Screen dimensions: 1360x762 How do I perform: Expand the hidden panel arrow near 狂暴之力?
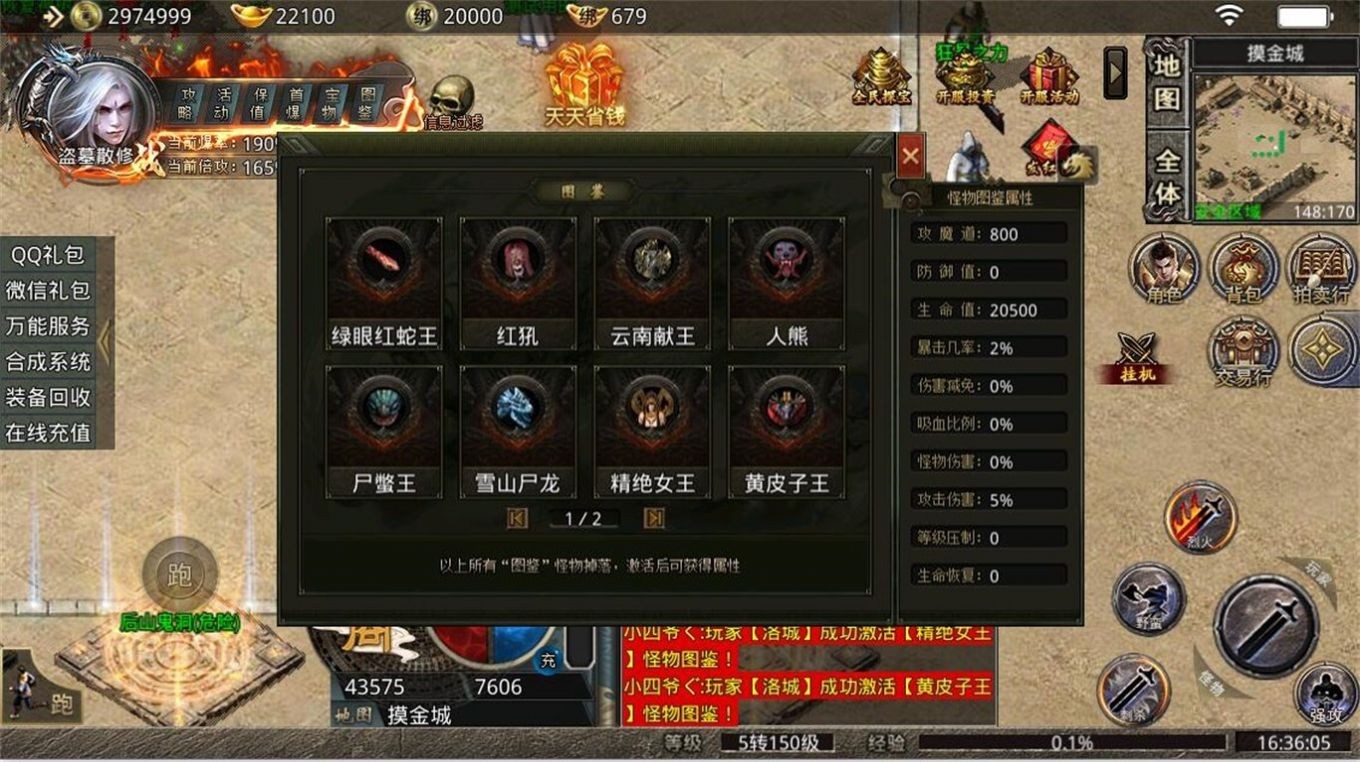click(x=1113, y=72)
